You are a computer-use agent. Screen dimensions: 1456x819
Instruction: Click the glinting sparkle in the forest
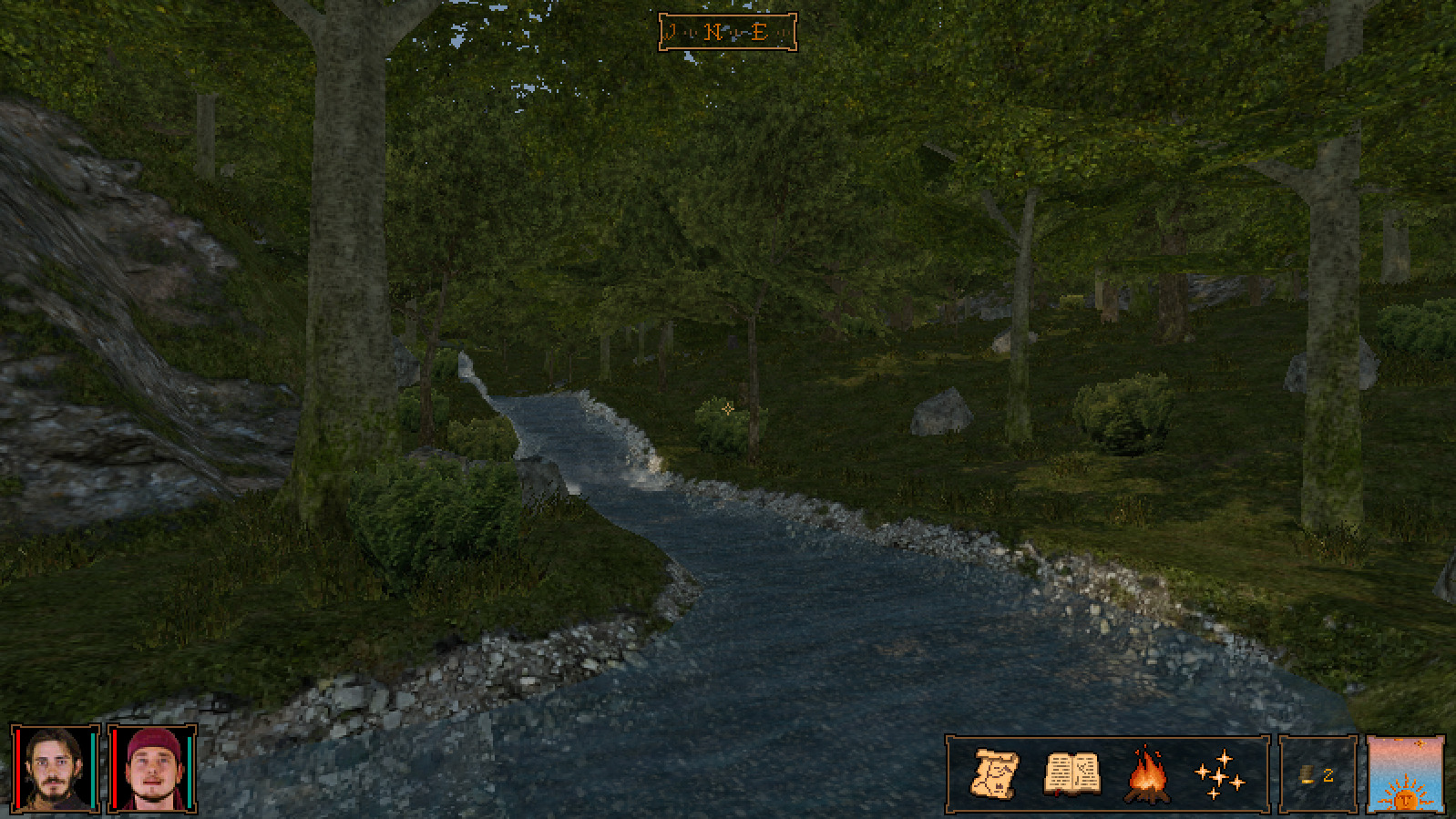[x=726, y=411]
